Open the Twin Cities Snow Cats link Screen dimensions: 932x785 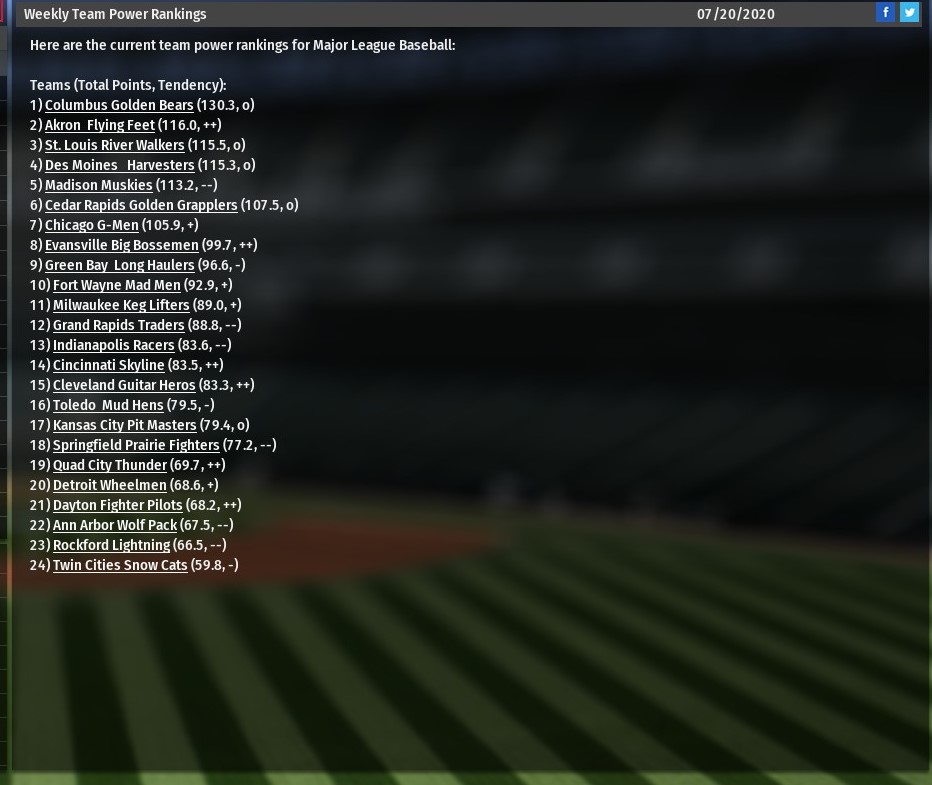[x=120, y=565]
